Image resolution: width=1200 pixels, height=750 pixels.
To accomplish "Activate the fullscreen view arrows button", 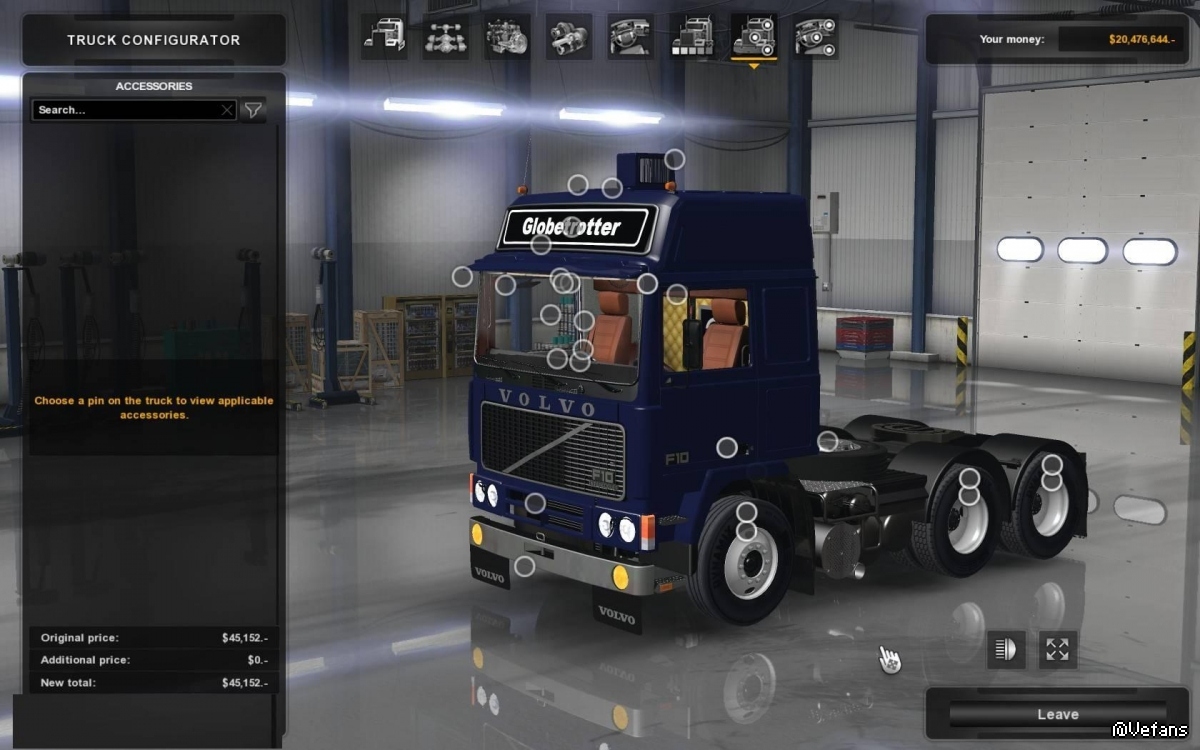I will click(x=1057, y=649).
